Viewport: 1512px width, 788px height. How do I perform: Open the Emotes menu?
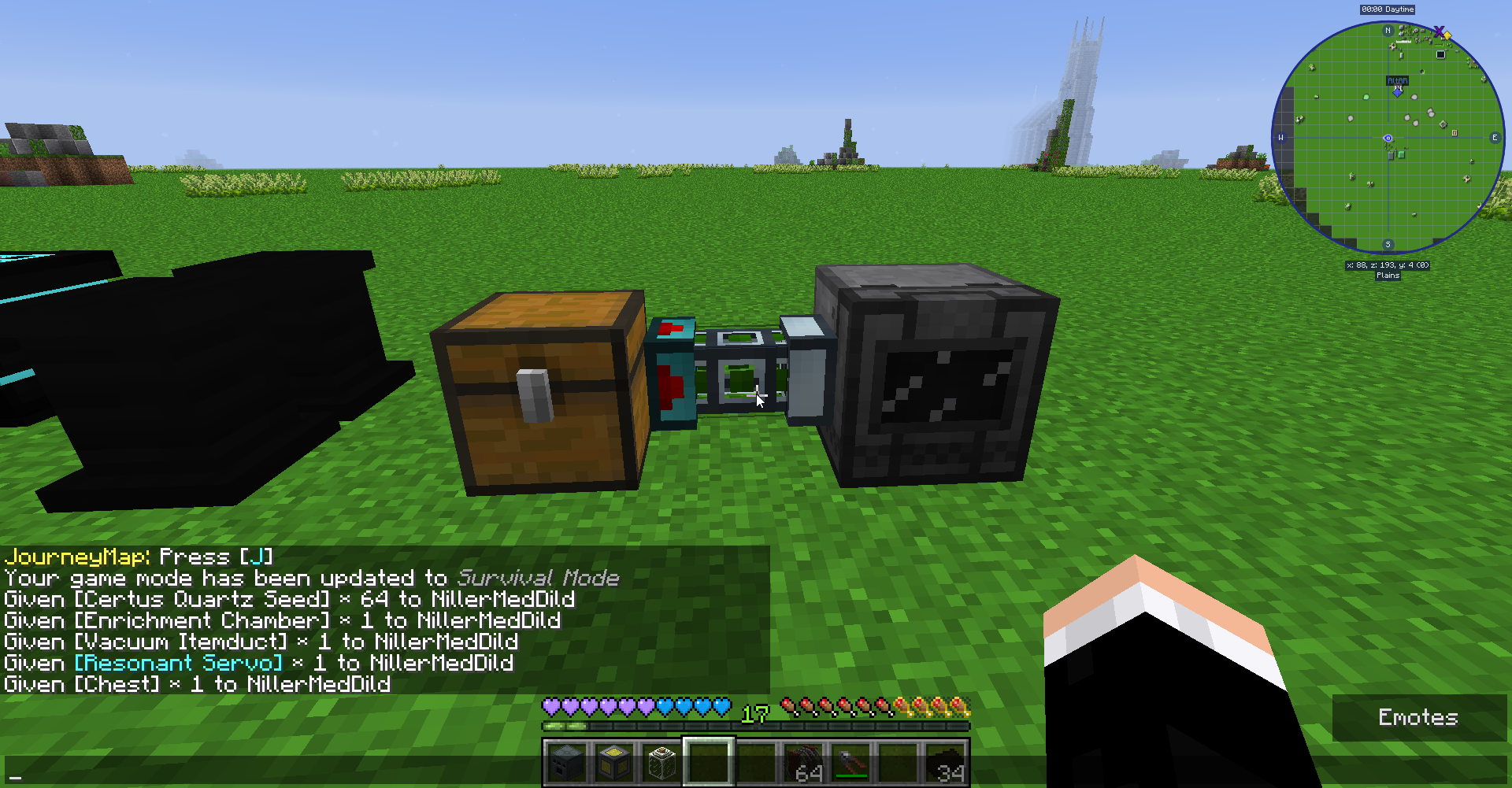1417,717
